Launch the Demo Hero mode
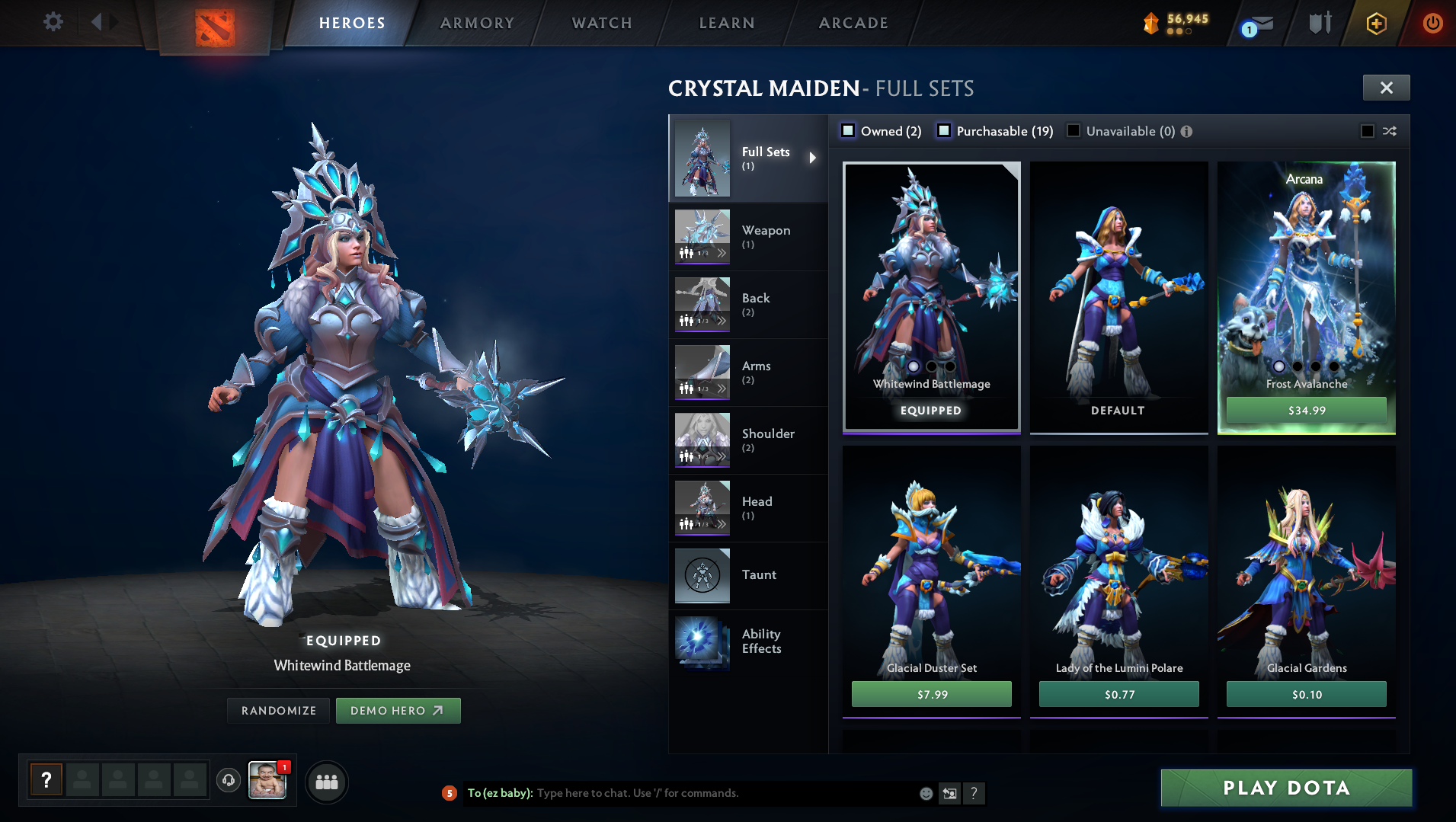Screen dimensions: 1456x822 click(398, 710)
